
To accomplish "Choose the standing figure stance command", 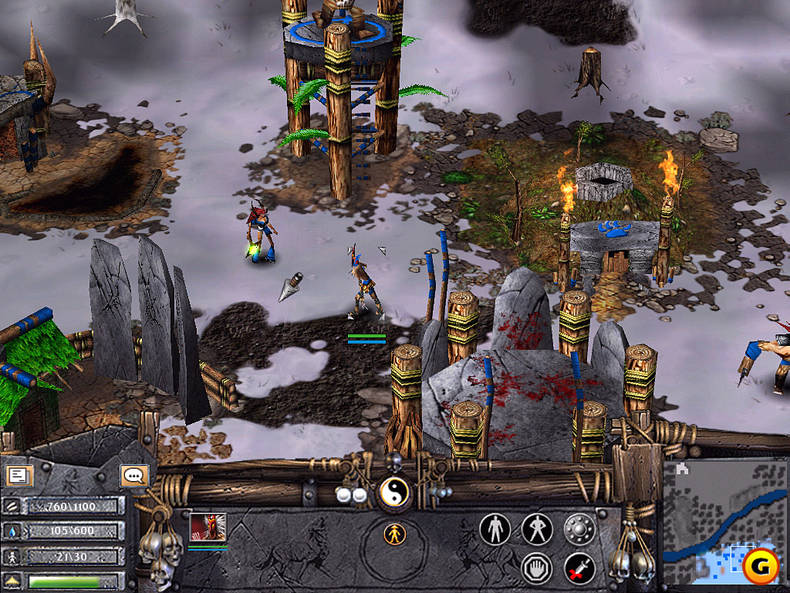I will (x=494, y=528).
